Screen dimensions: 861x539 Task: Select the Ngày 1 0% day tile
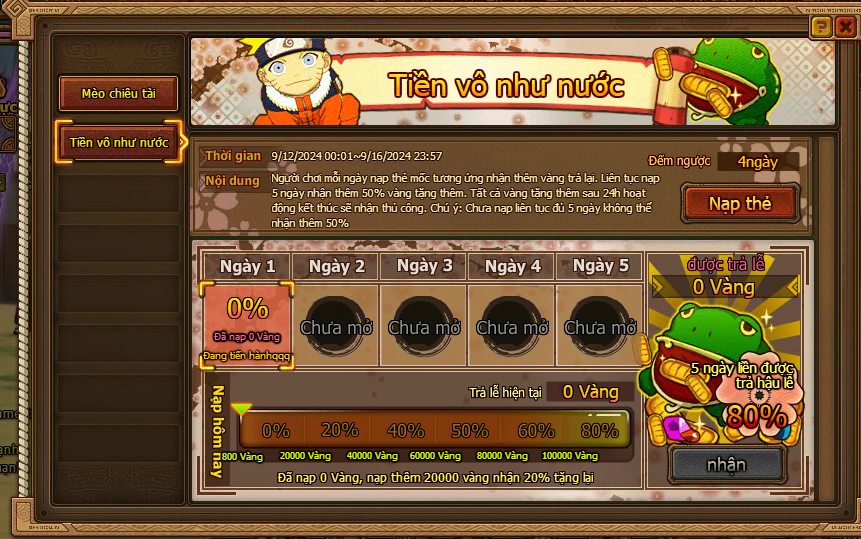(247, 323)
